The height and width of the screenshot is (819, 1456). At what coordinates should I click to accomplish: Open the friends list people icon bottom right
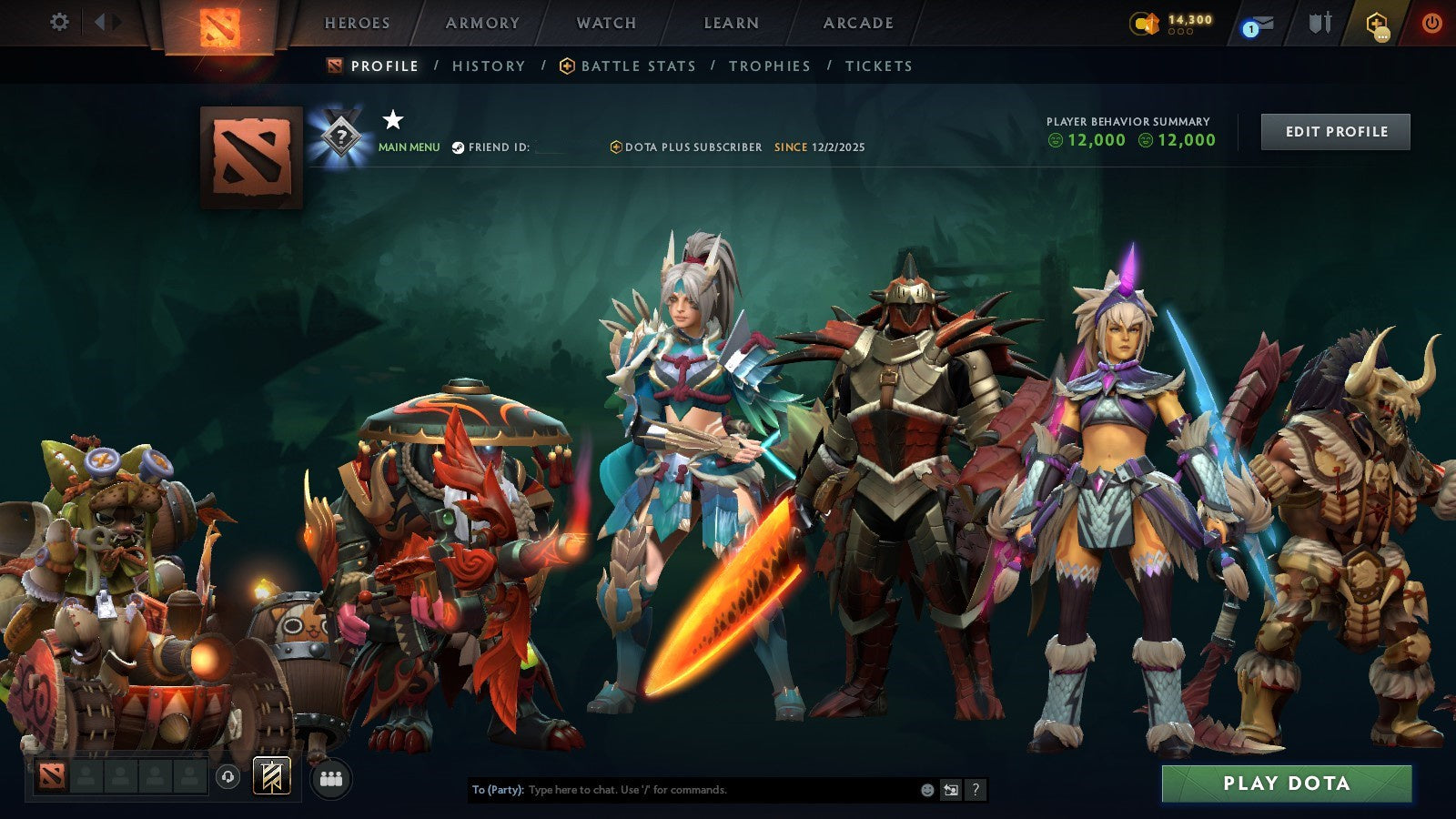click(x=331, y=777)
